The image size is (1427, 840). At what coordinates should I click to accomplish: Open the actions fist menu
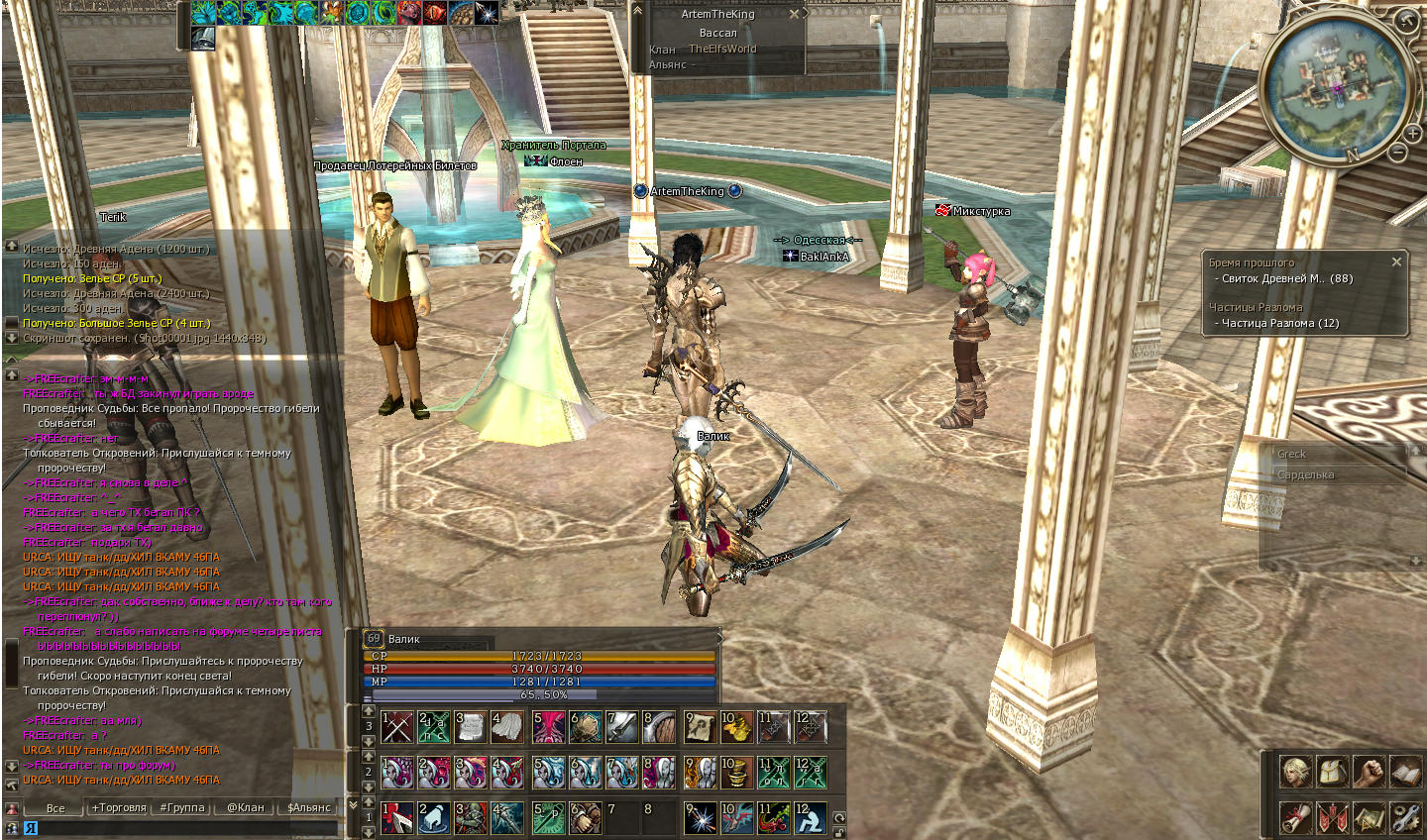1369,772
